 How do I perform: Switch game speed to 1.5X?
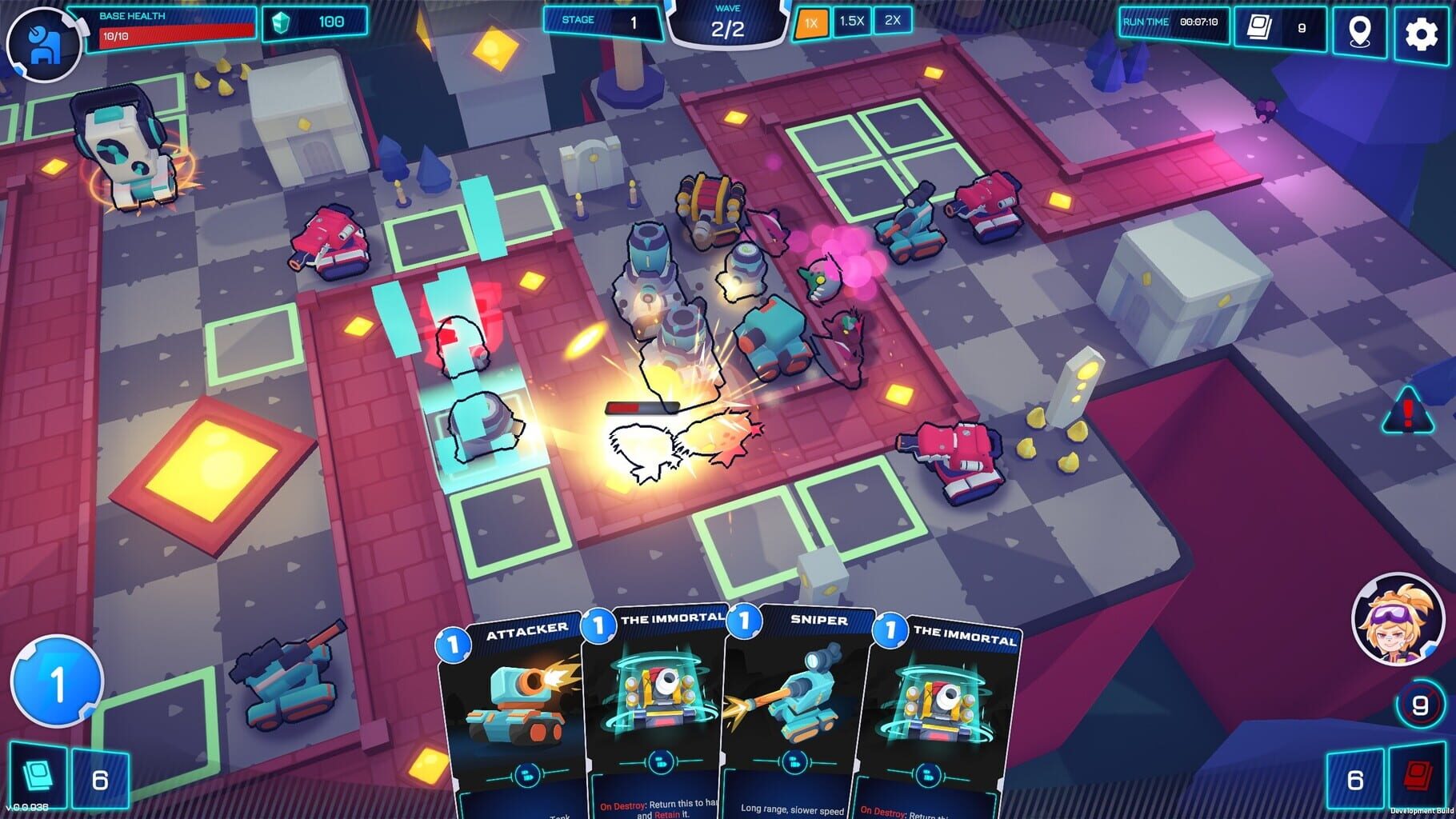click(x=850, y=20)
